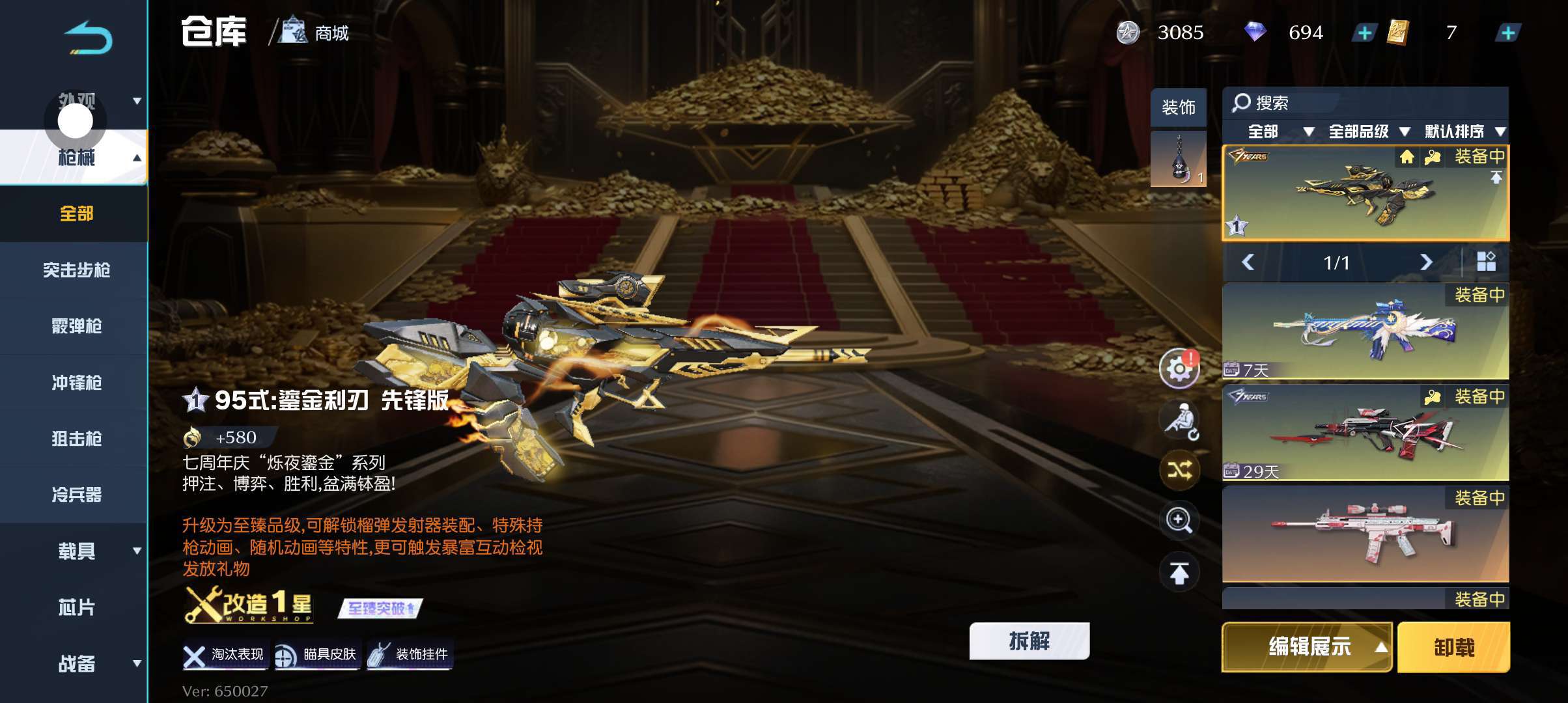This screenshot has width=1568, height=703.
Task: Click the 拆解 dismantle button
Action: tap(1029, 641)
